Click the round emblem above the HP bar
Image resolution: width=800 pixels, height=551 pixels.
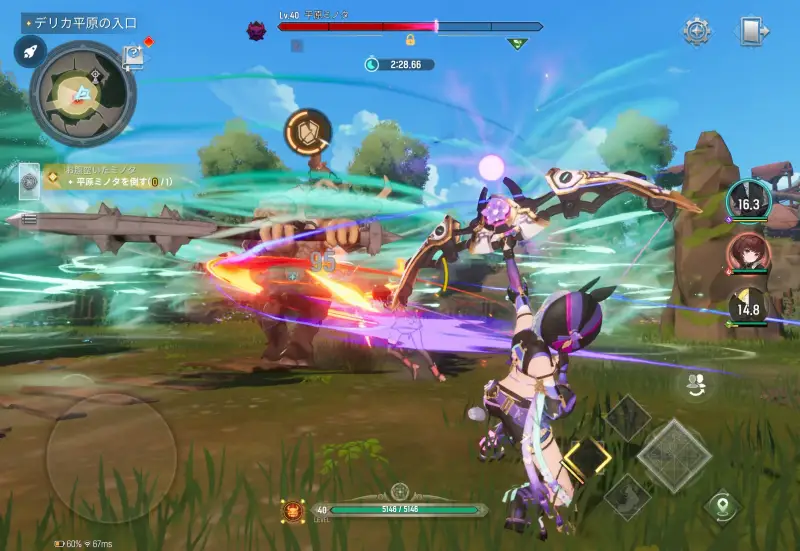[400, 490]
